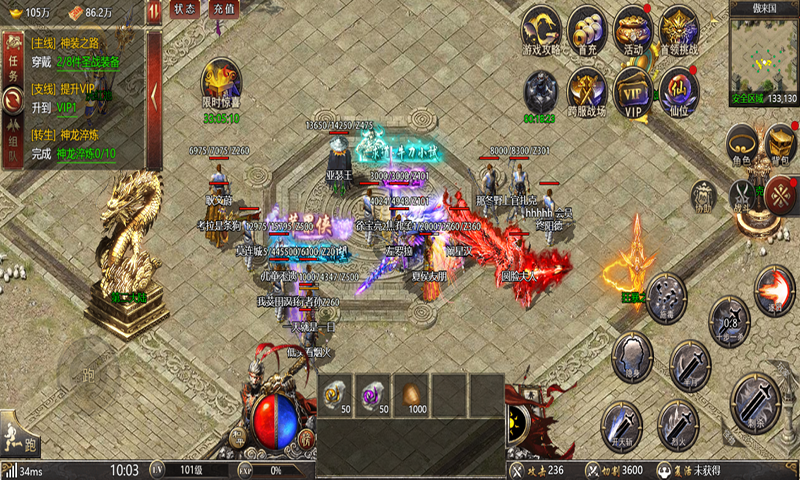Open the VIP menu icon

click(633, 90)
